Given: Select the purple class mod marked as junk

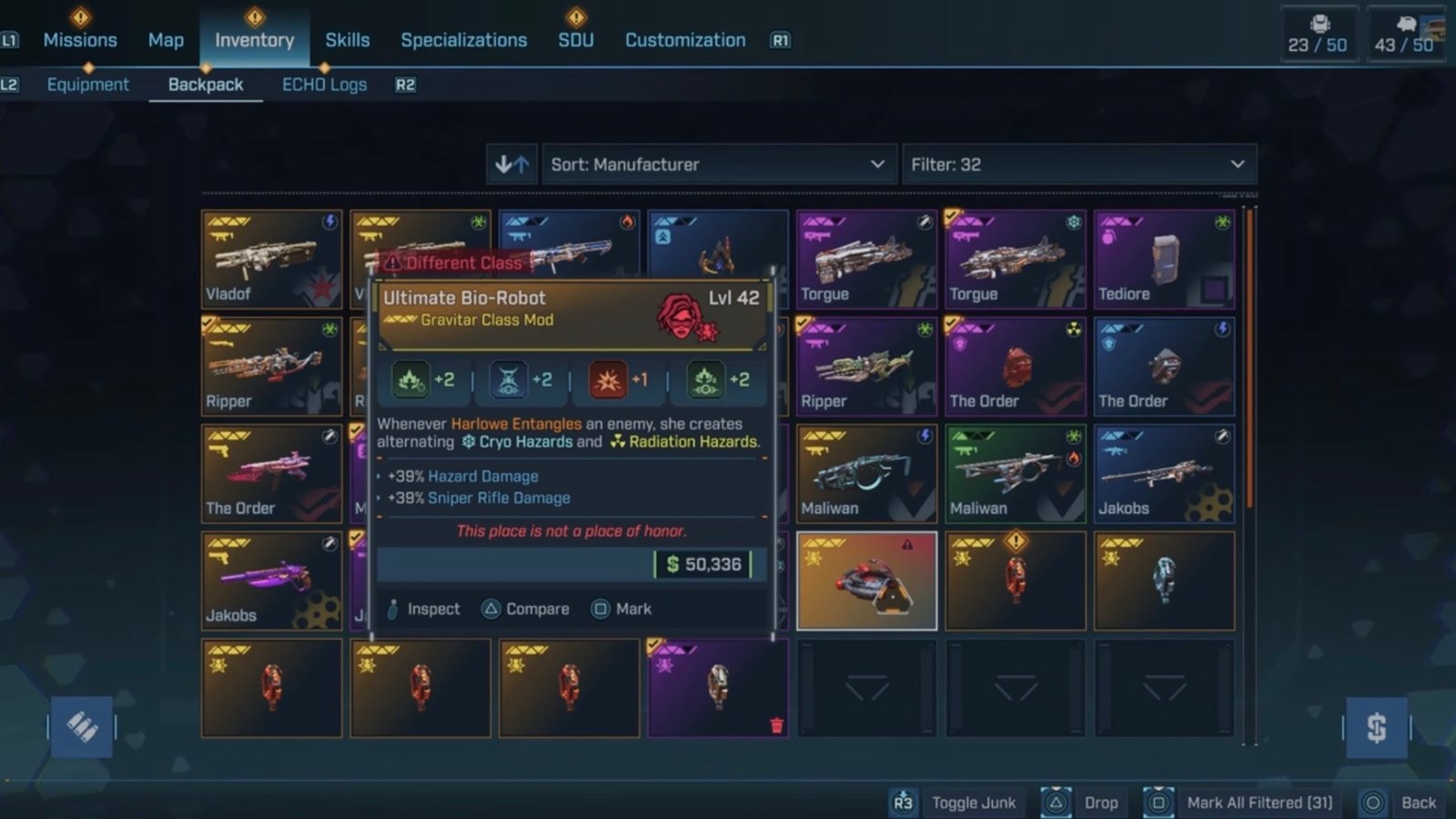Looking at the screenshot, I should (x=717, y=688).
